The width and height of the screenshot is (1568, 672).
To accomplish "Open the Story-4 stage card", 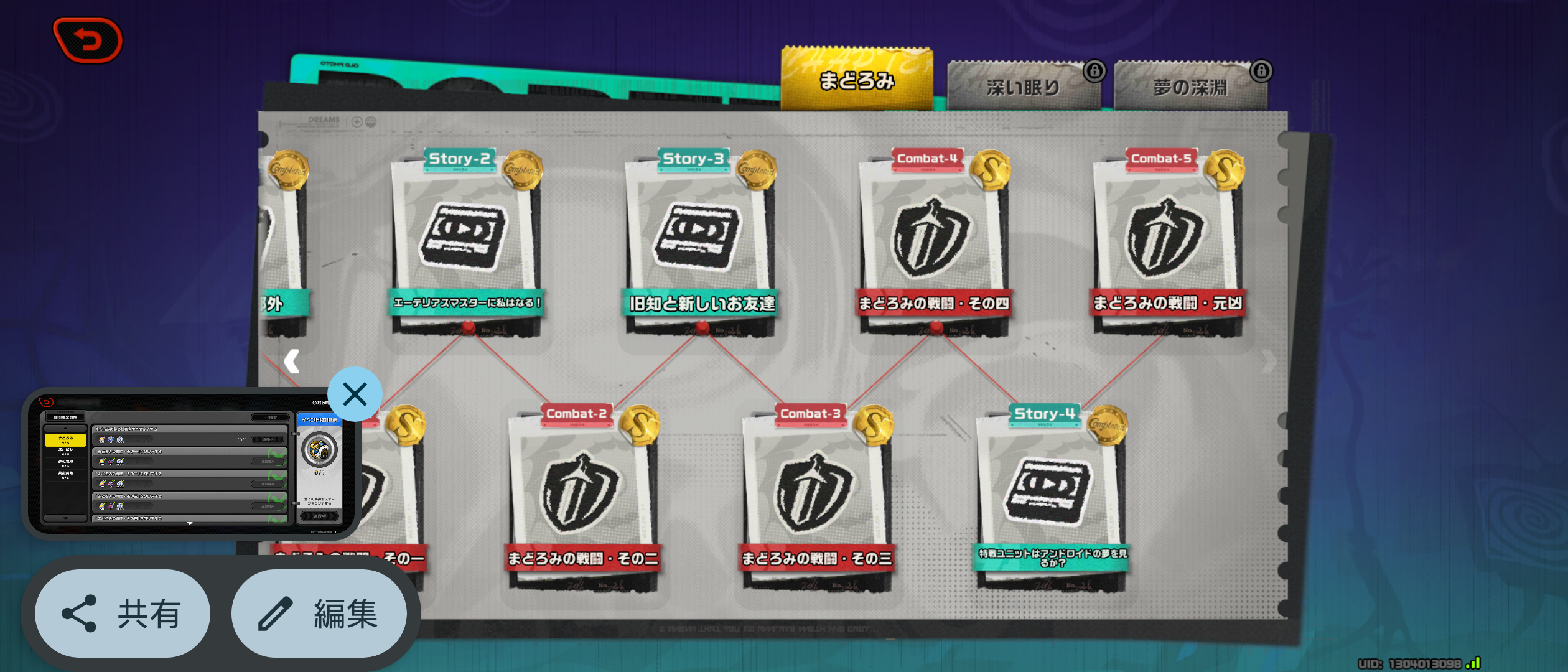I will point(1050,498).
